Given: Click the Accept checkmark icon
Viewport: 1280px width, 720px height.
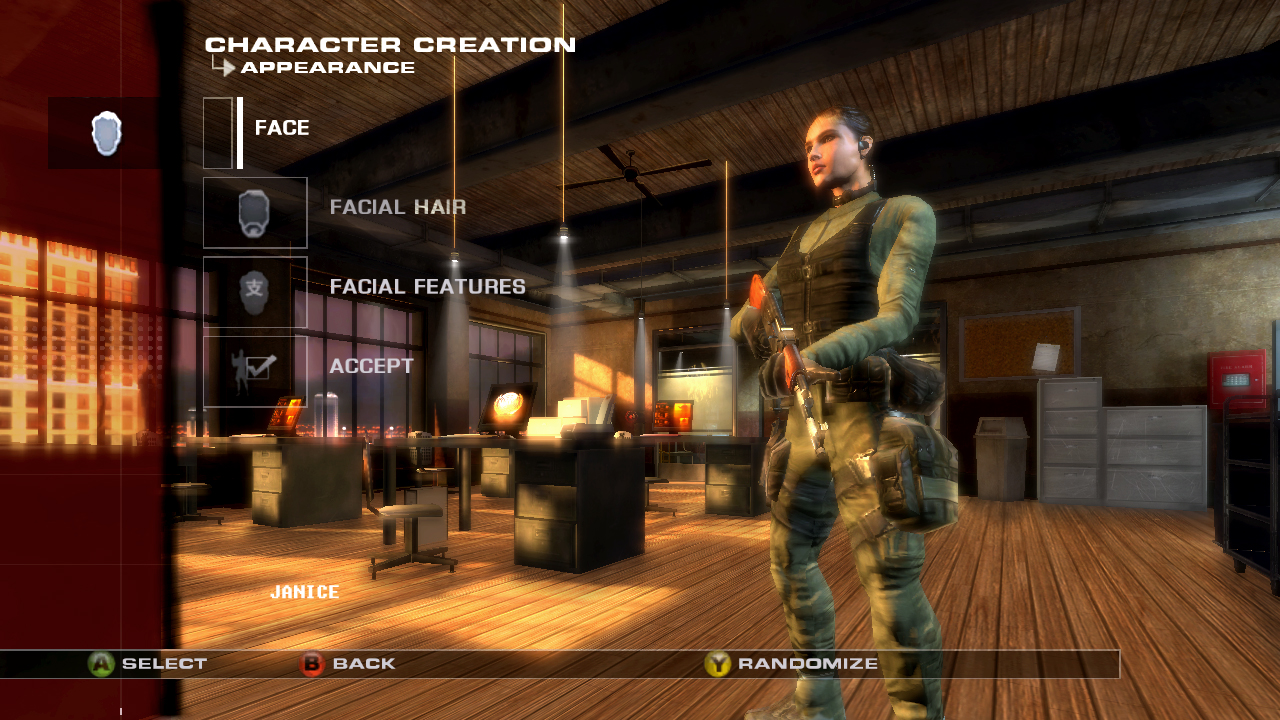Looking at the screenshot, I should tap(255, 370).
